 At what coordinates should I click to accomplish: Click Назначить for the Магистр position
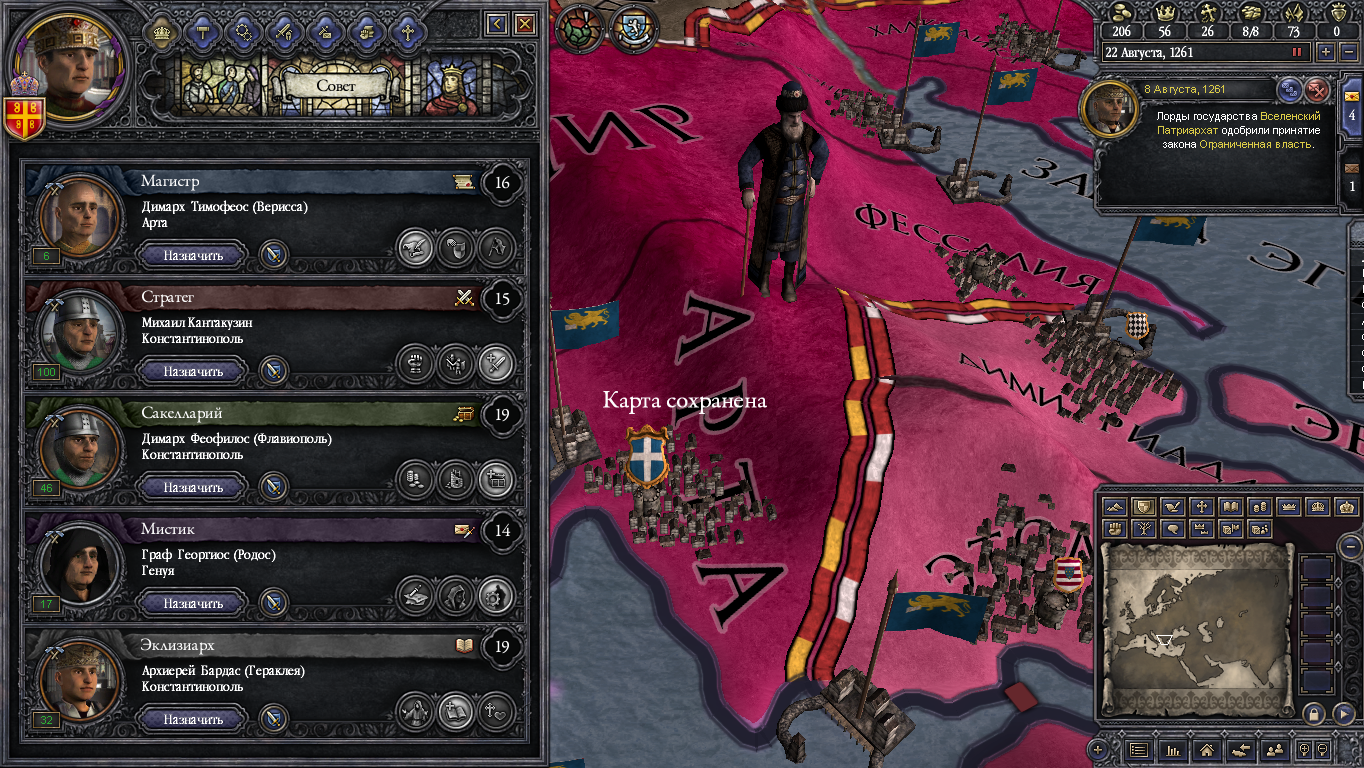(193, 255)
